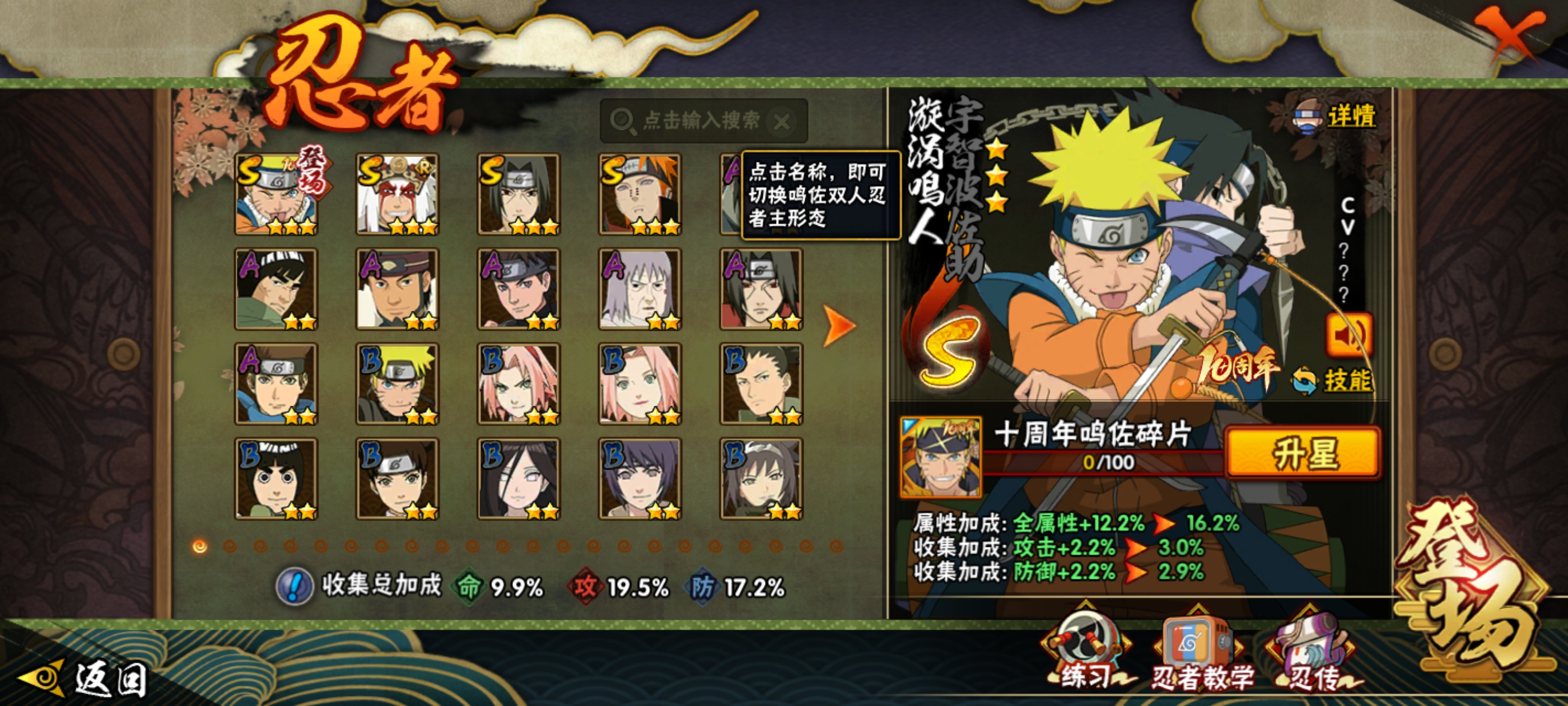This screenshot has height=706, width=1568.
Task: Choose the B-rank Rock Lee portrait
Action: pos(276,478)
